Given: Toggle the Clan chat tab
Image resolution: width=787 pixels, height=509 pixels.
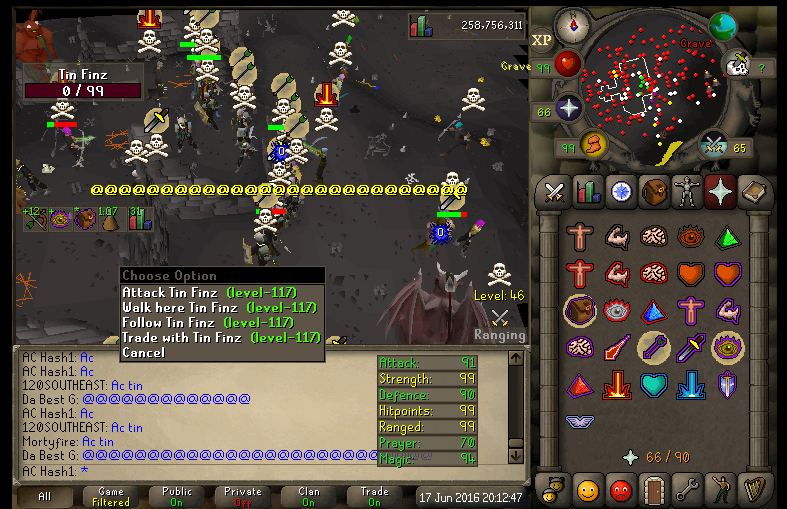Looking at the screenshot, I should point(308,496).
